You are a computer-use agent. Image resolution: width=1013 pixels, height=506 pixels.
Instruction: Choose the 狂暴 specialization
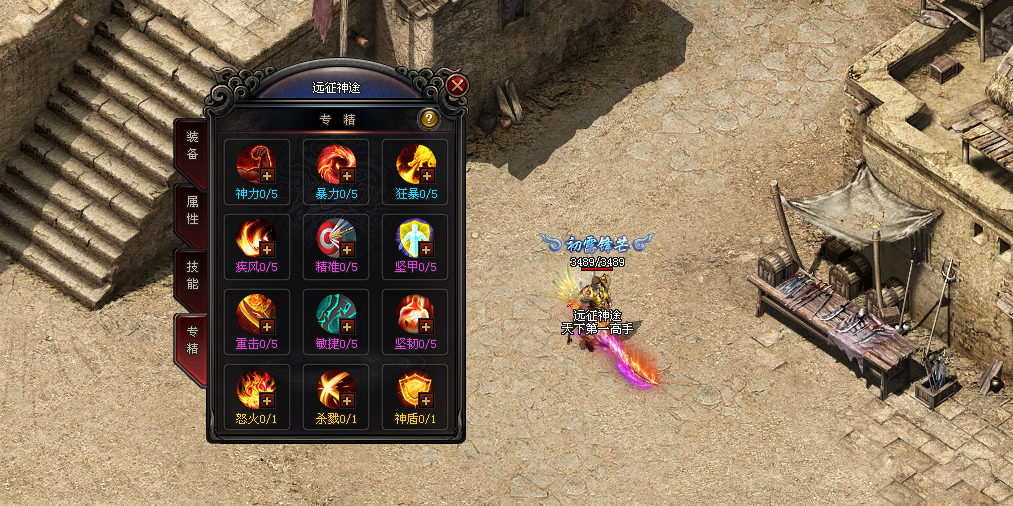tap(415, 163)
